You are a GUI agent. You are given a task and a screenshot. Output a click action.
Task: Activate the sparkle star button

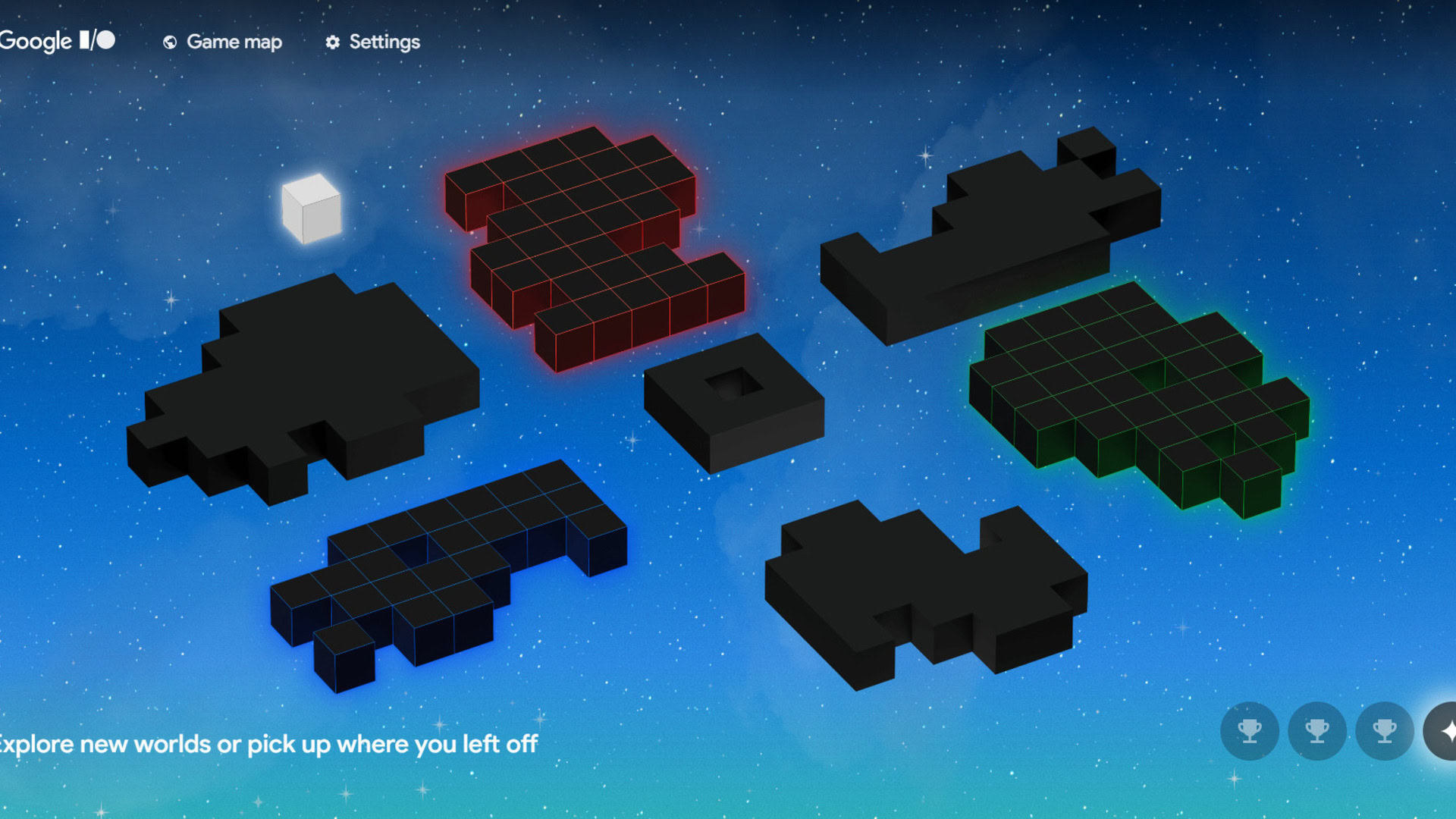click(1444, 731)
